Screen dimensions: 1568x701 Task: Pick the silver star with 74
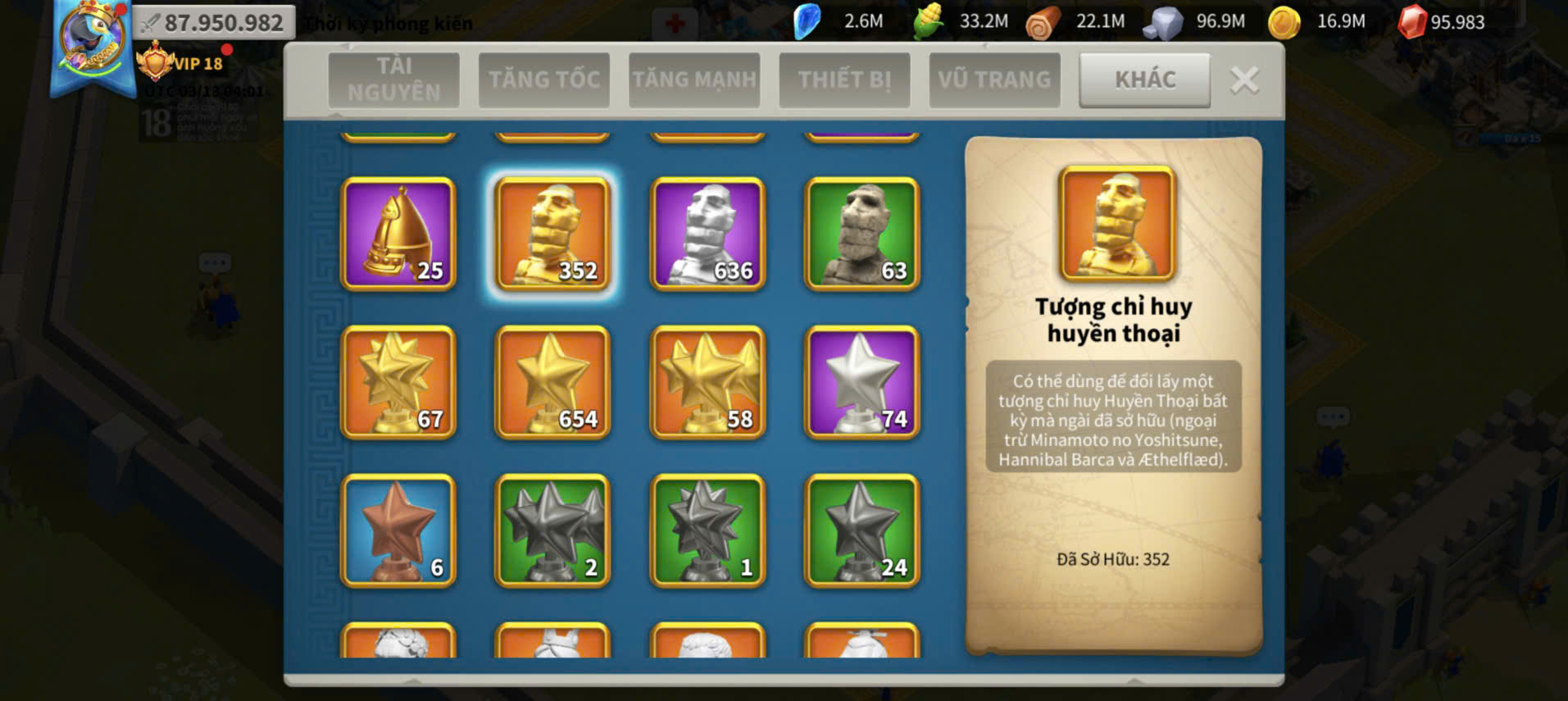coord(862,382)
